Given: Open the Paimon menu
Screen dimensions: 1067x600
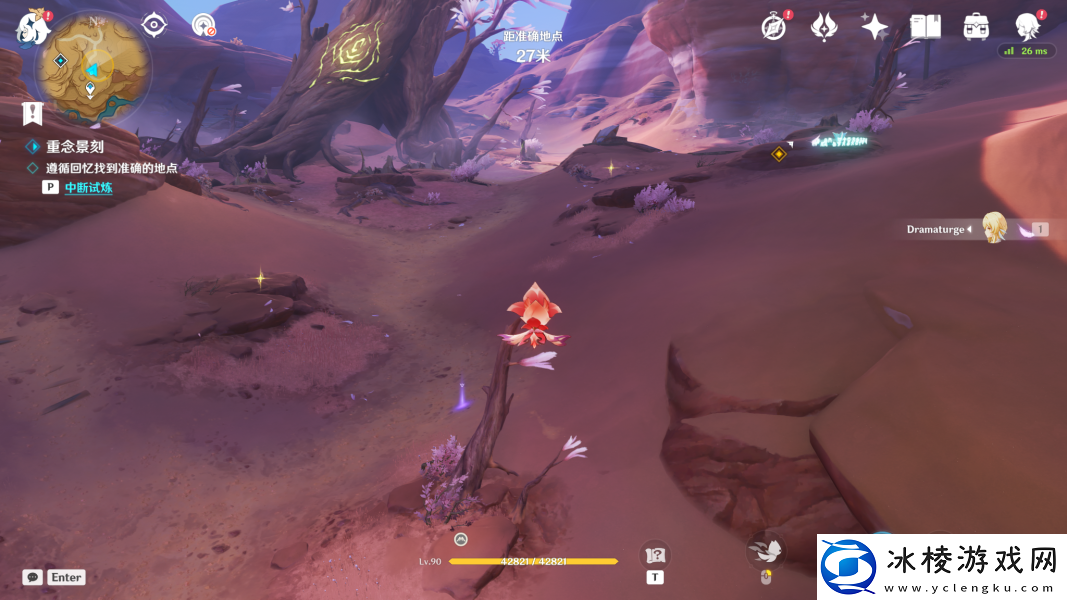Looking at the screenshot, I should pos(32,27).
